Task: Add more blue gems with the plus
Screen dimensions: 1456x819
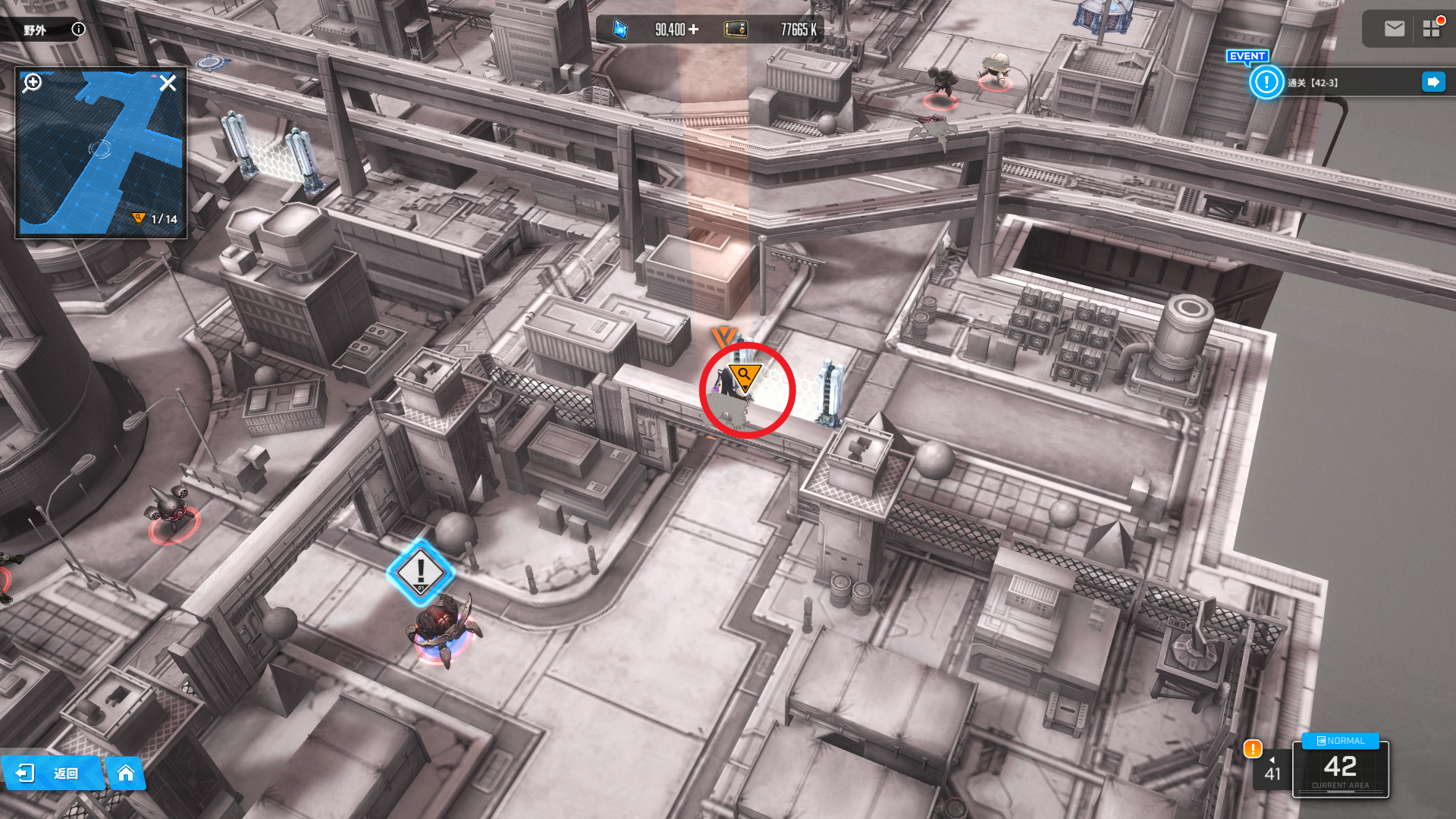Action: click(x=693, y=30)
